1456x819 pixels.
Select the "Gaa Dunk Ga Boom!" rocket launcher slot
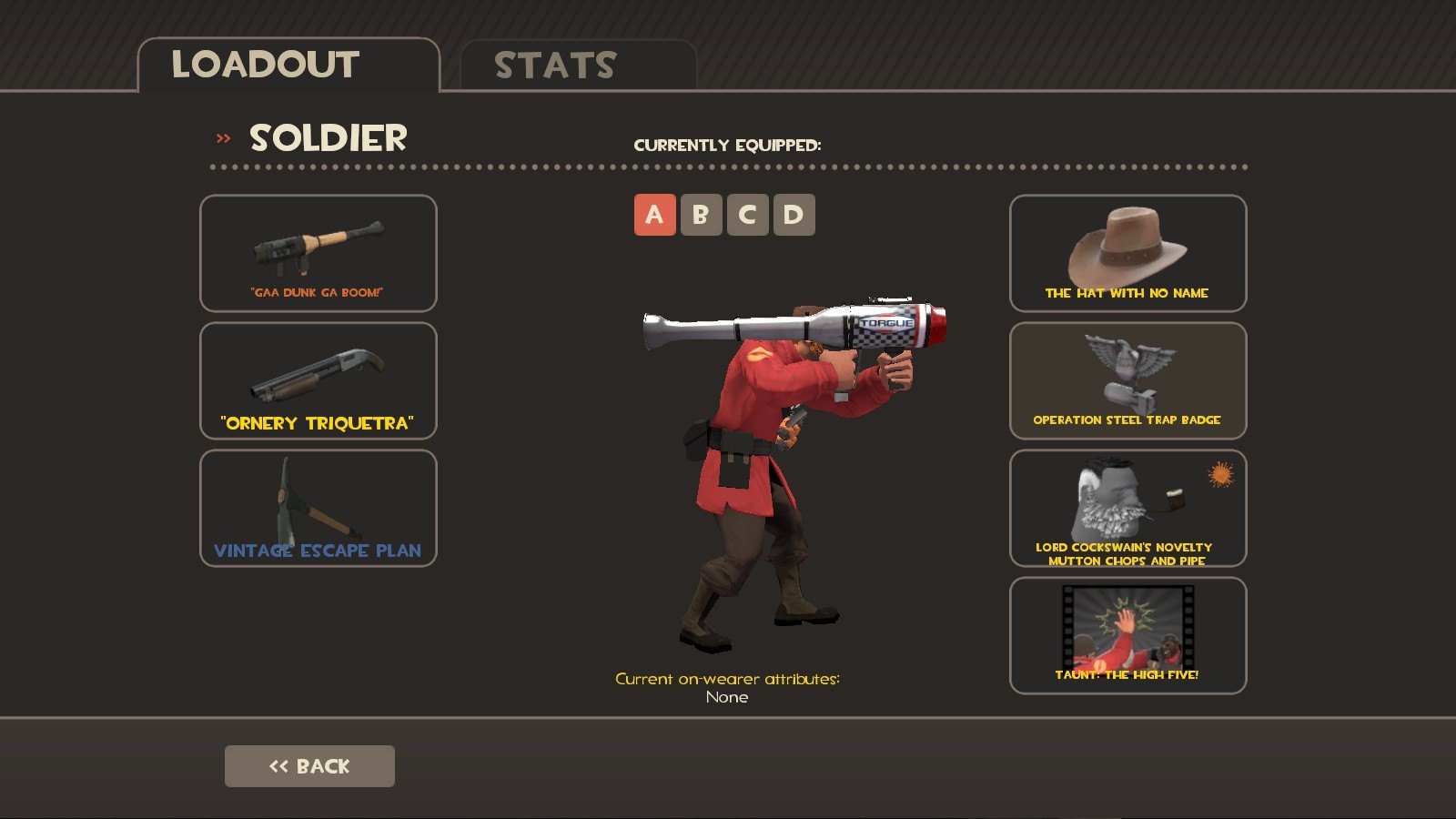coord(318,253)
